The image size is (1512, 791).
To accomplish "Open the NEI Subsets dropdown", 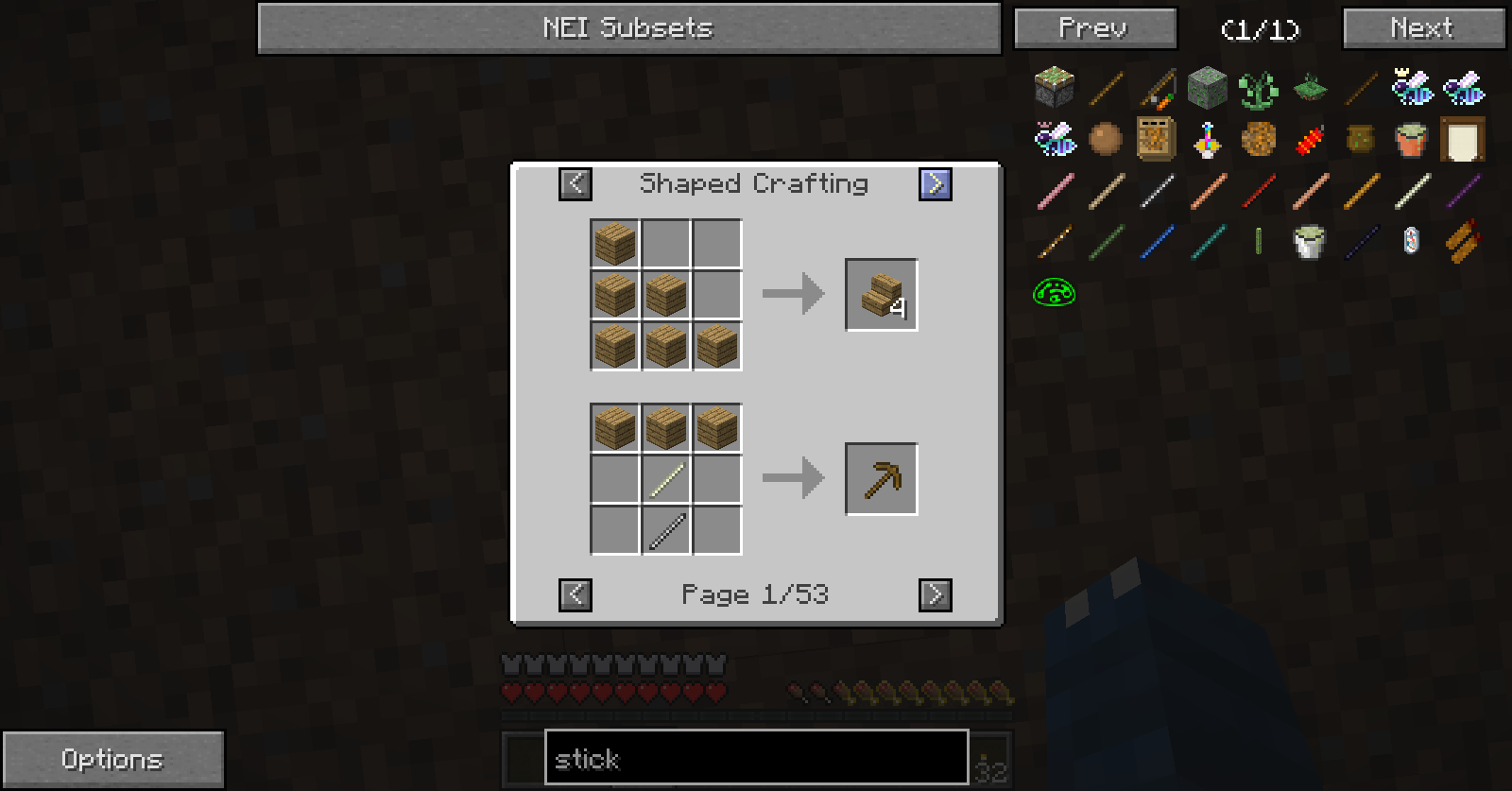I will [628, 28].
